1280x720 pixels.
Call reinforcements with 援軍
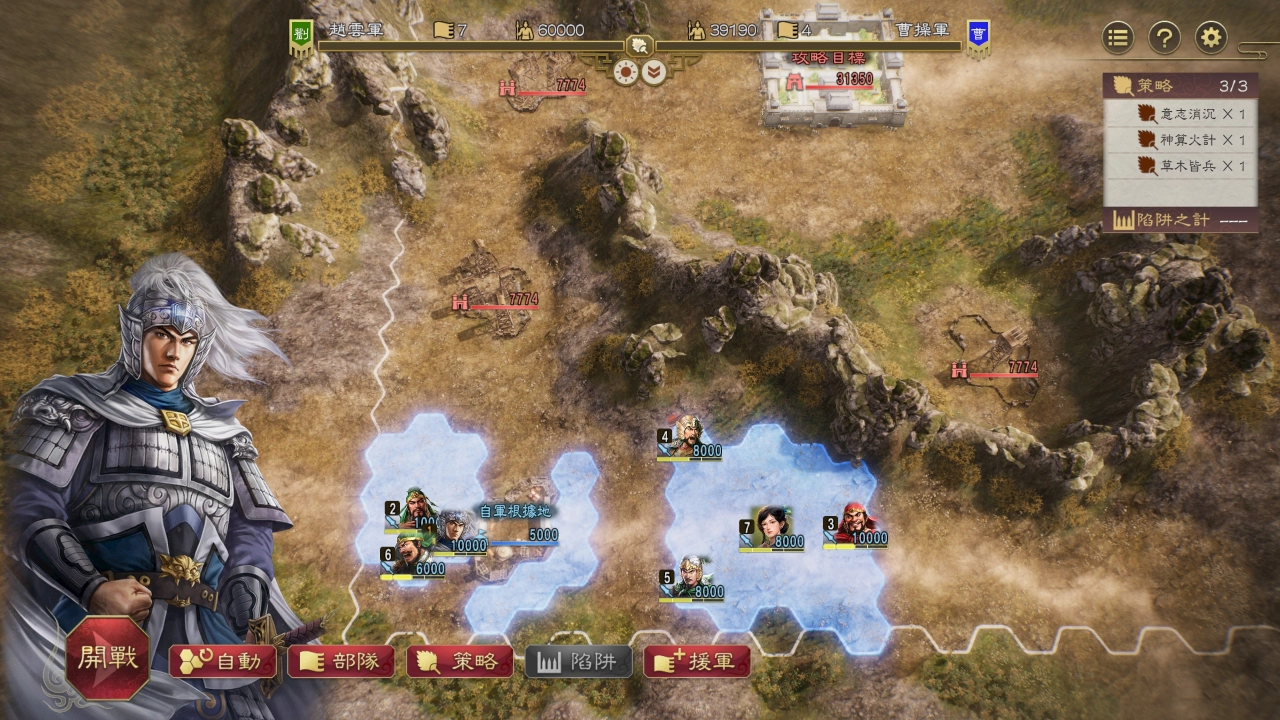[x=697, y=661]
